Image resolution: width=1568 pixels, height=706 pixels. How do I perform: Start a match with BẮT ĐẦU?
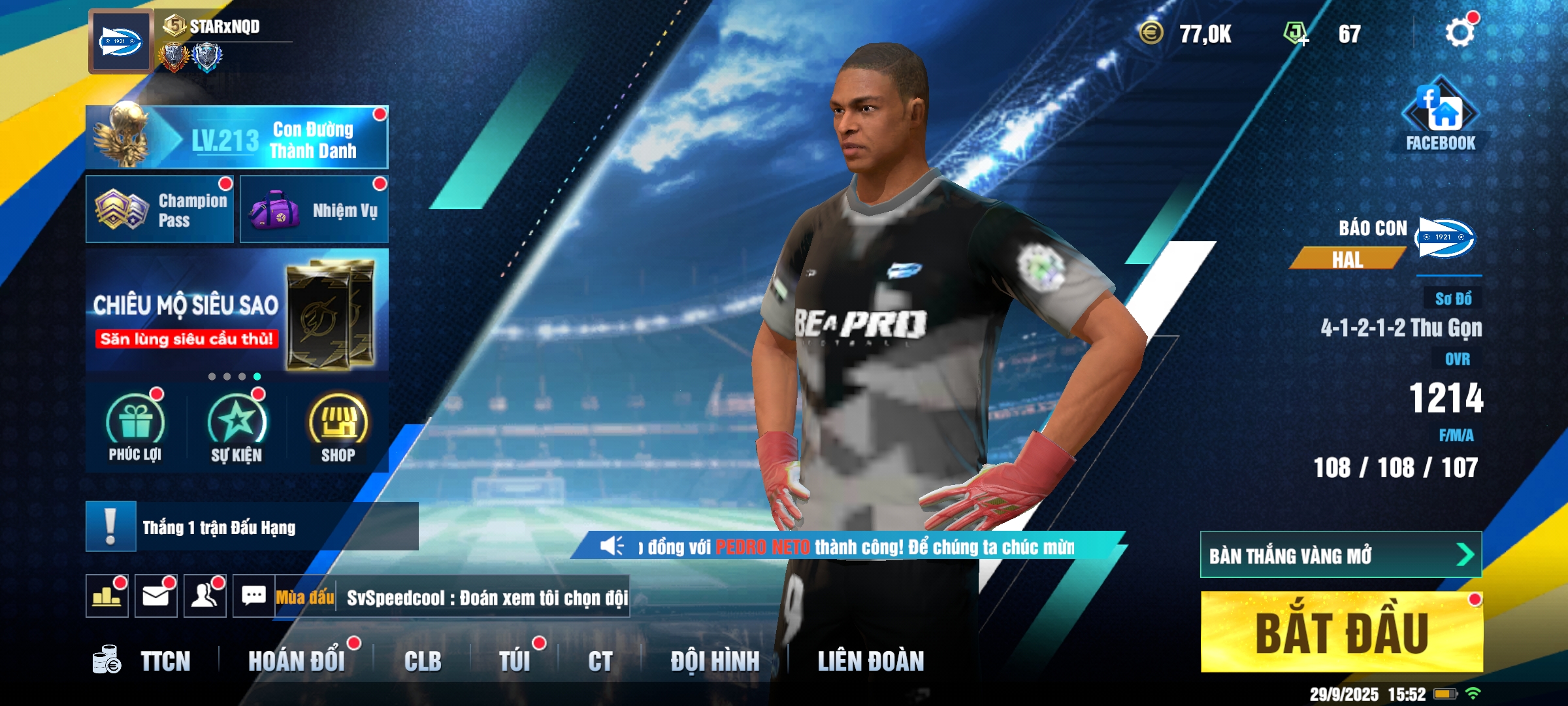coord(1341,632)
